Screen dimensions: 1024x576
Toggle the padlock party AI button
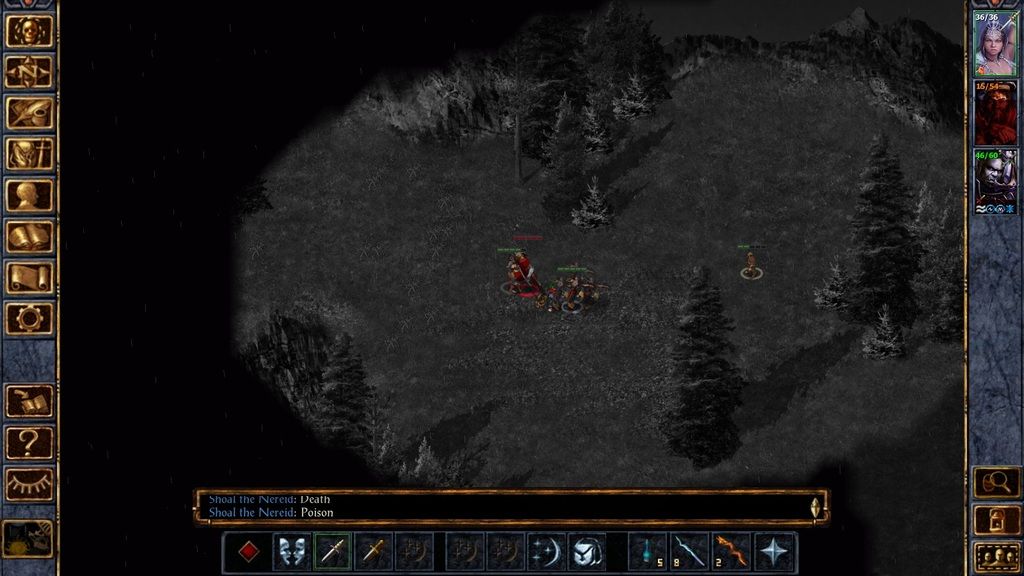(x=996, y=520)
